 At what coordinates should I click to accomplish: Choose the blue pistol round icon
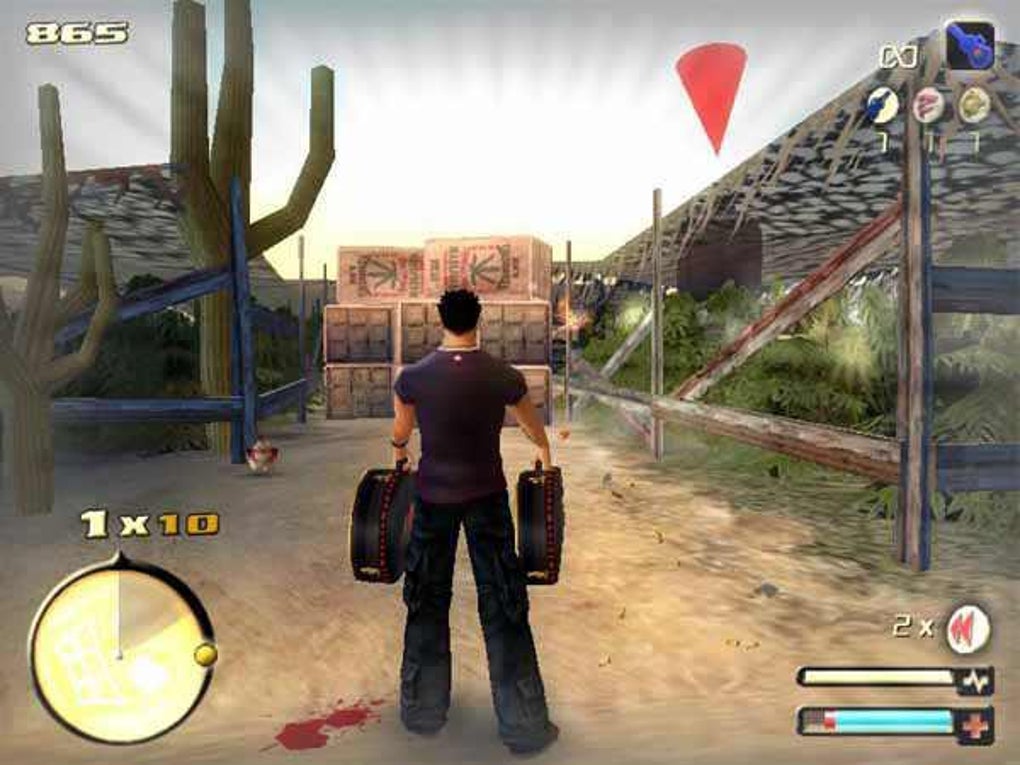point(882,104)
